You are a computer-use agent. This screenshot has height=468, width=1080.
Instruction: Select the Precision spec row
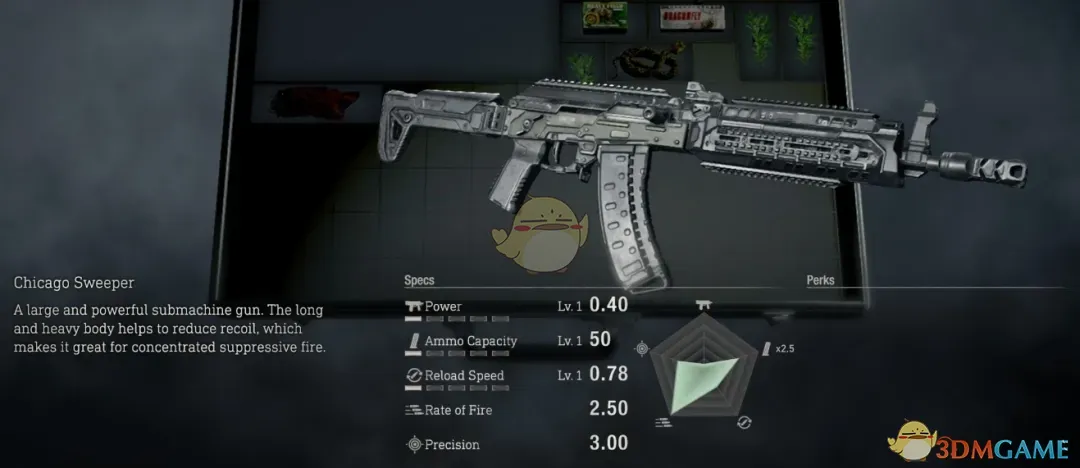click(x=515, y=444)
